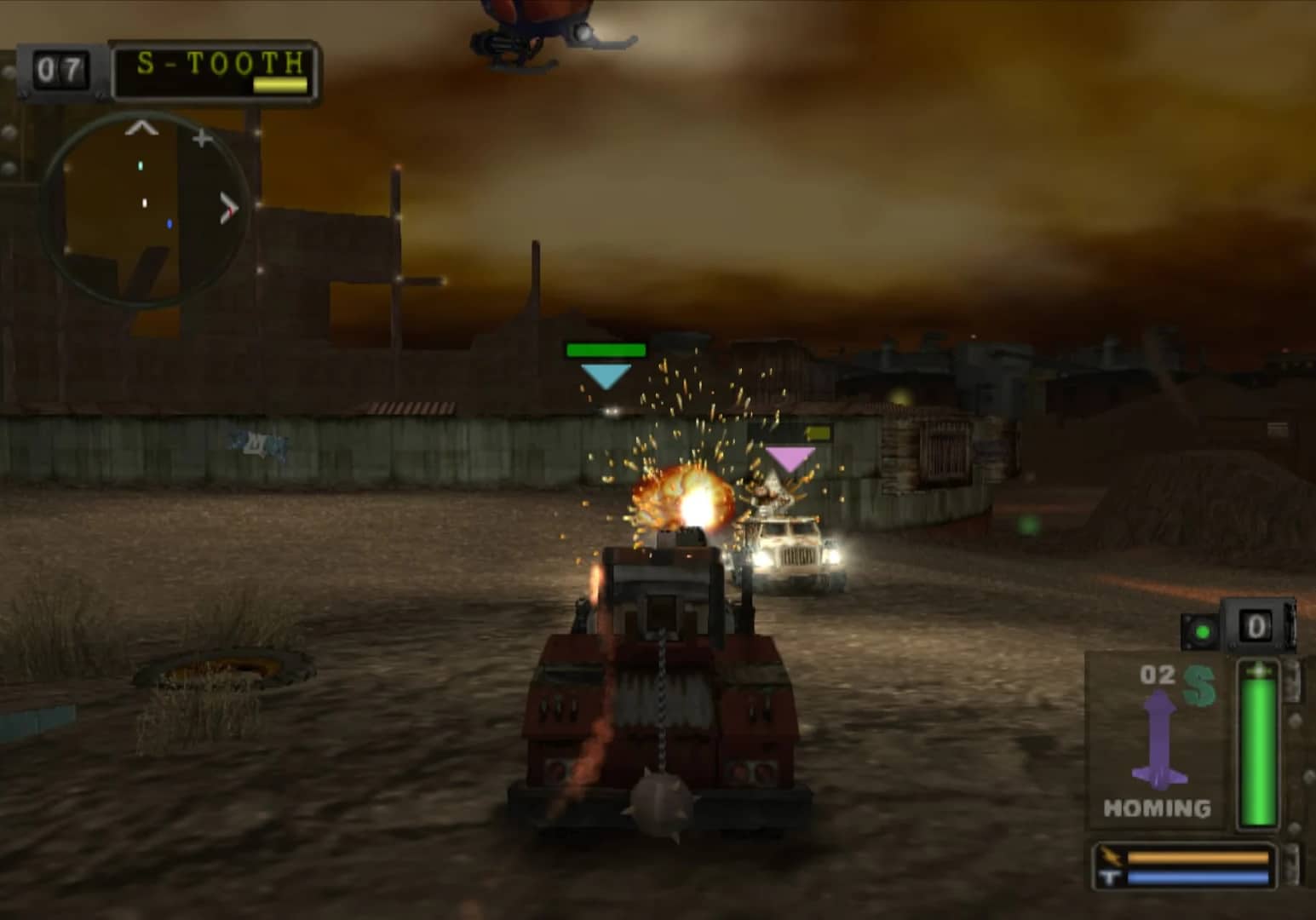Toggle the blue triangle target marker
Image resolution: width=1316 pixels, height=920 pixels.
606,376
